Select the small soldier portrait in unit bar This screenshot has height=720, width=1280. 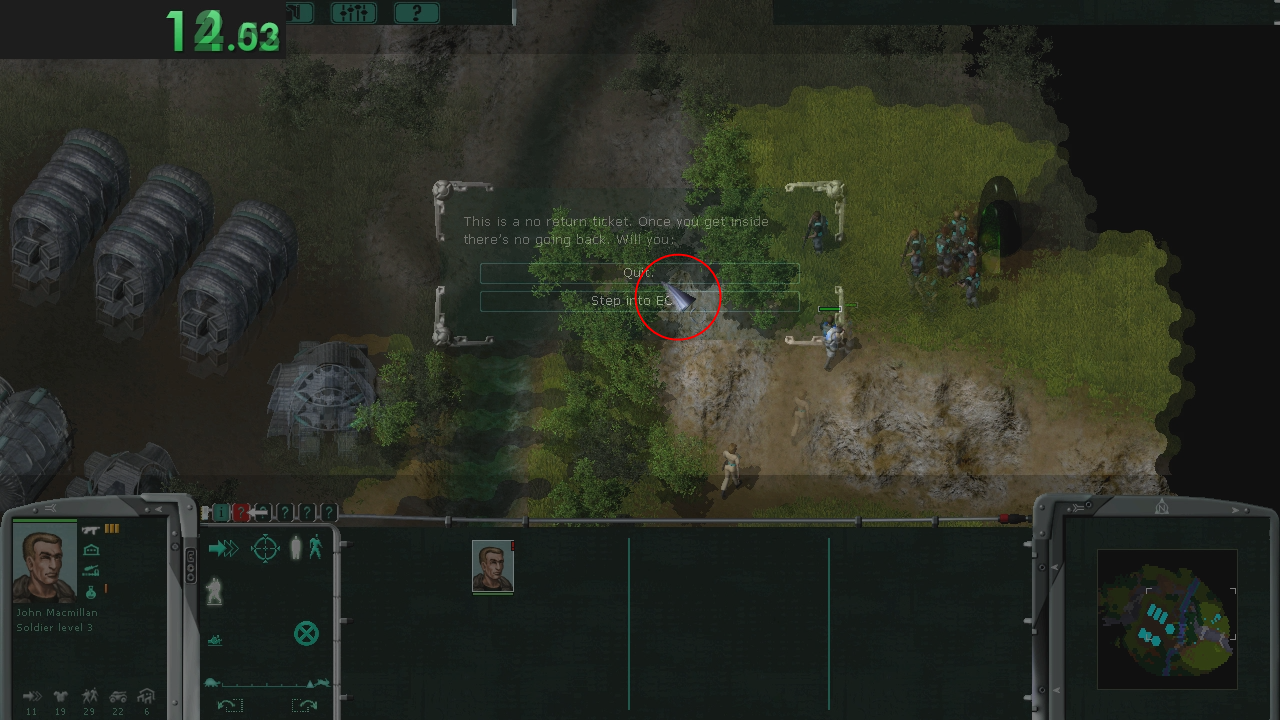pyautogui.click(x=492, y=567)
